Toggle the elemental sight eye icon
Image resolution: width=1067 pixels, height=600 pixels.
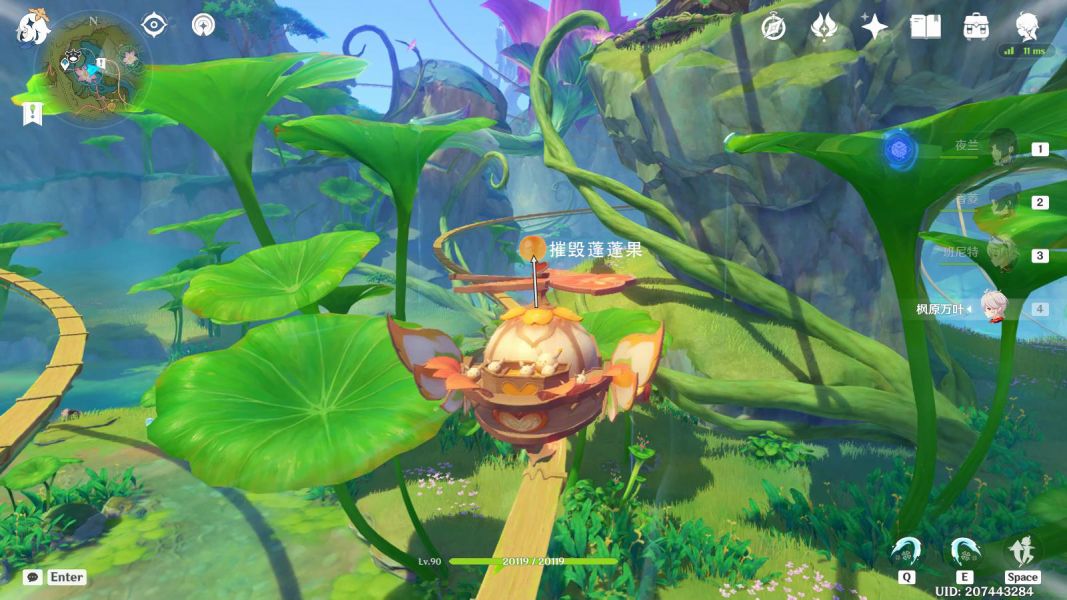click(x=154, y=25)
